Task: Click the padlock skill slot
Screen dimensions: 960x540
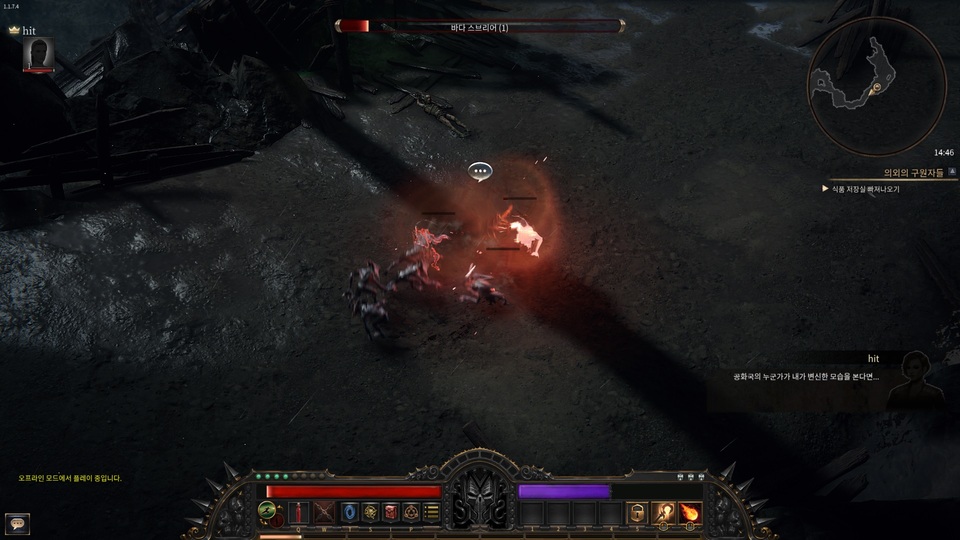Action: (638, 513)
